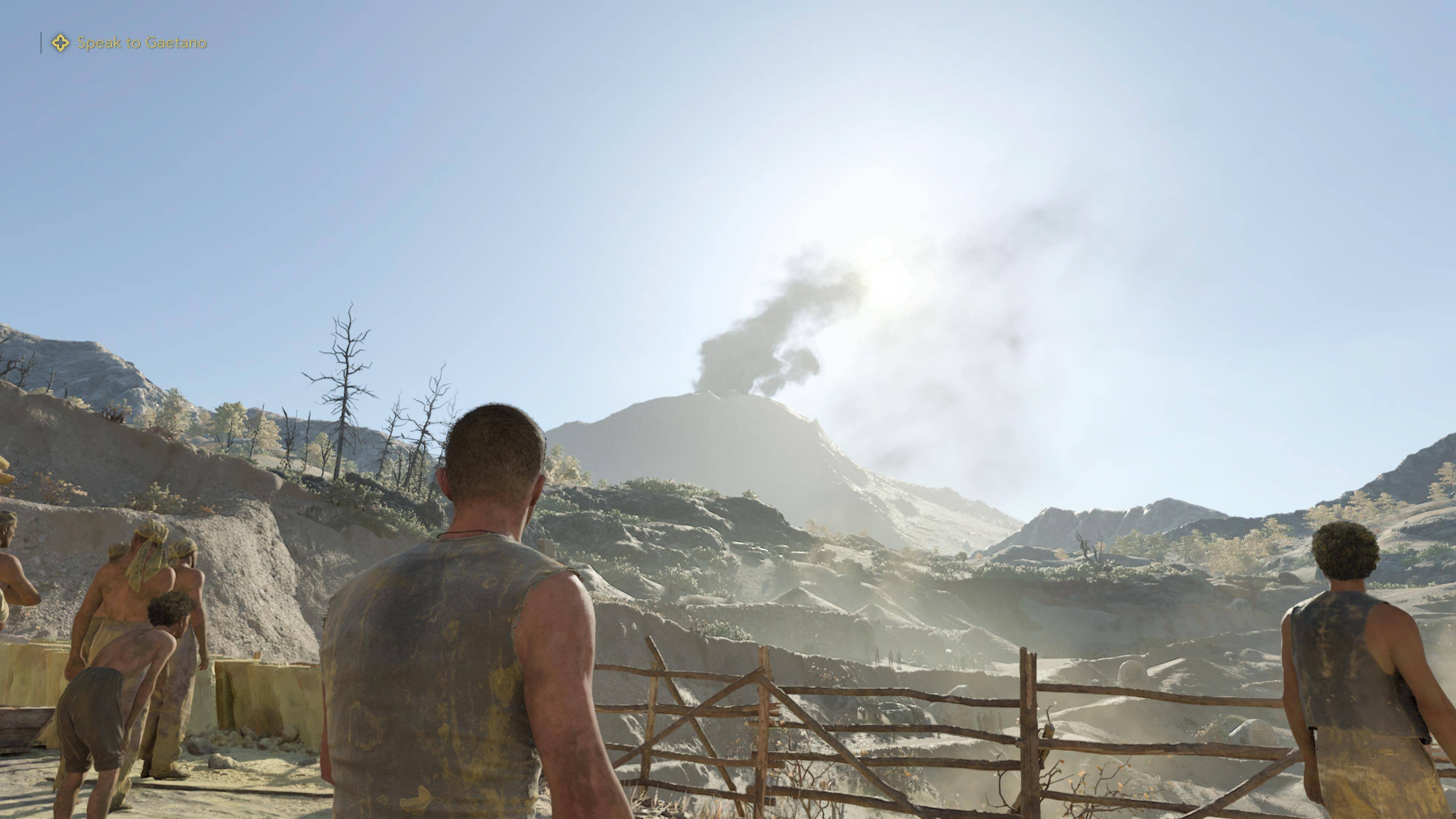The image size is (1456, 819).
Task: Click the yellow objective marker icon
Action: [61, 43]
